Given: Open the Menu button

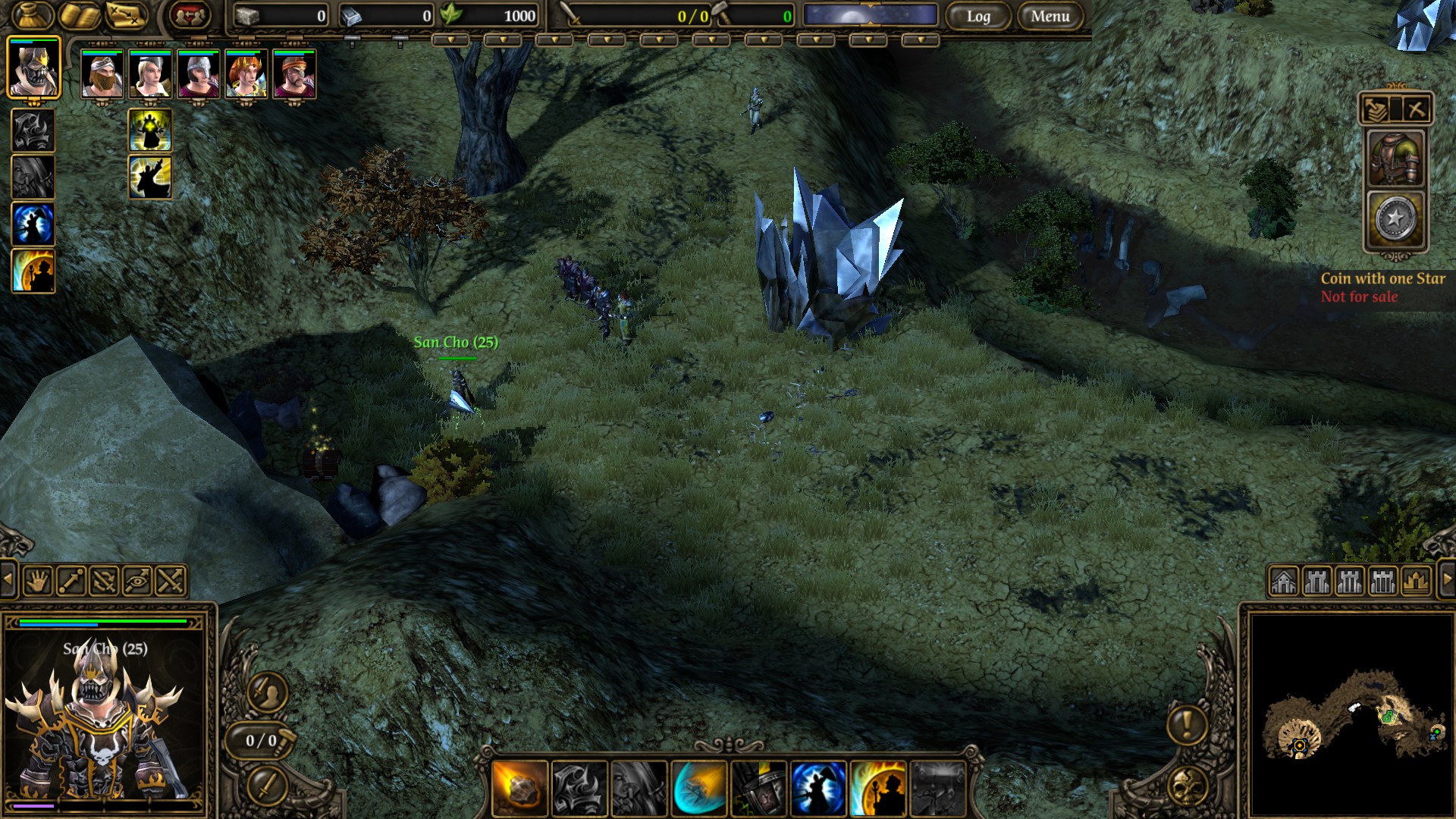Looking at the screenshot, I should (1050, 16).
